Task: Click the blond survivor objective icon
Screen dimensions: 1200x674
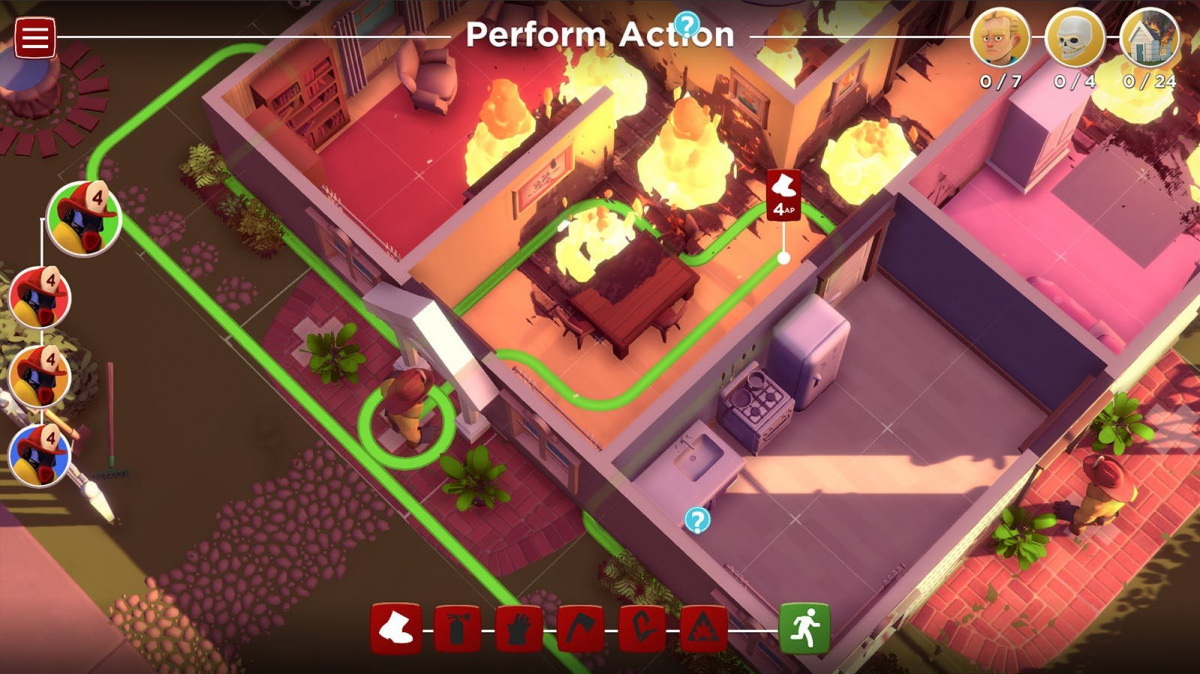Action: click(1000, 38)
